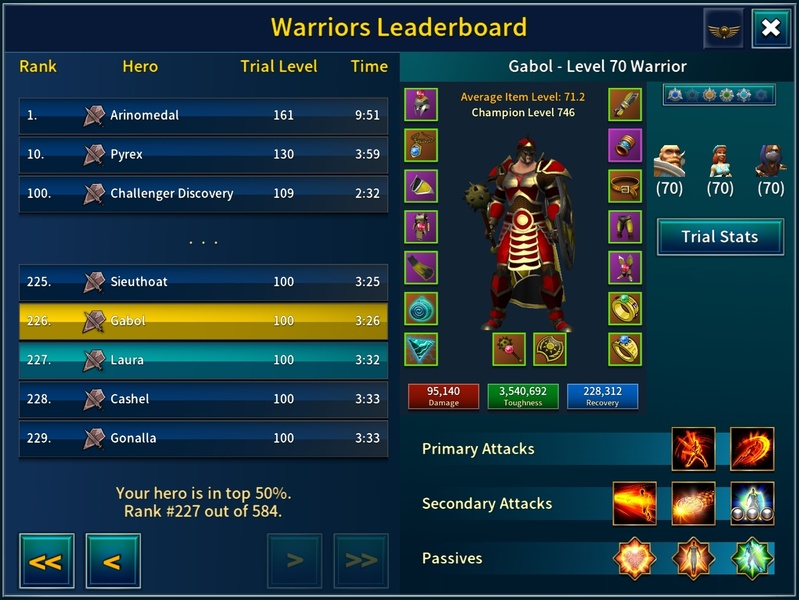Pick Laura's leaderboard entry
799x600 pixels.
203,360
